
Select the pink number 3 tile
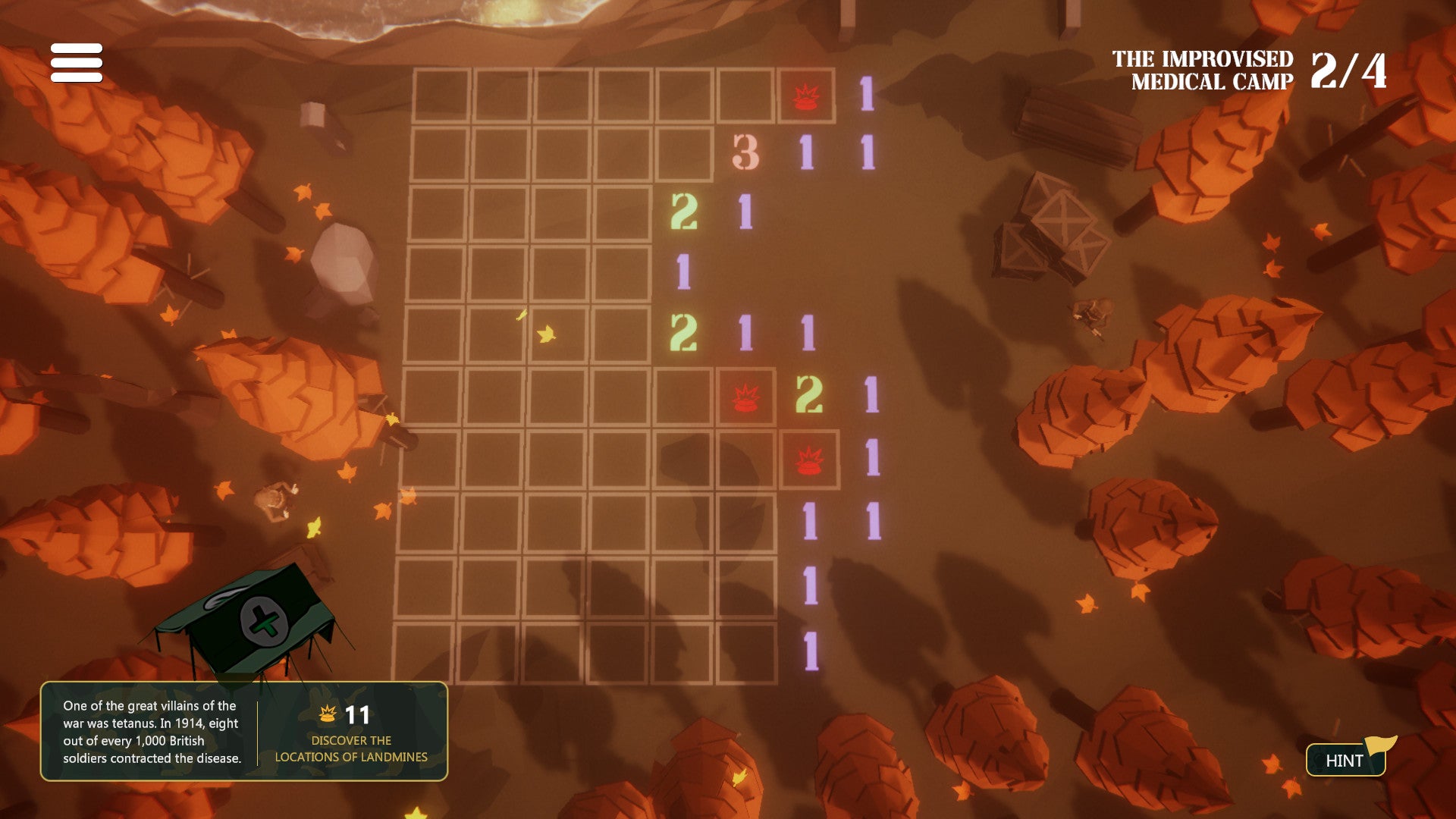tap(745, 153)
